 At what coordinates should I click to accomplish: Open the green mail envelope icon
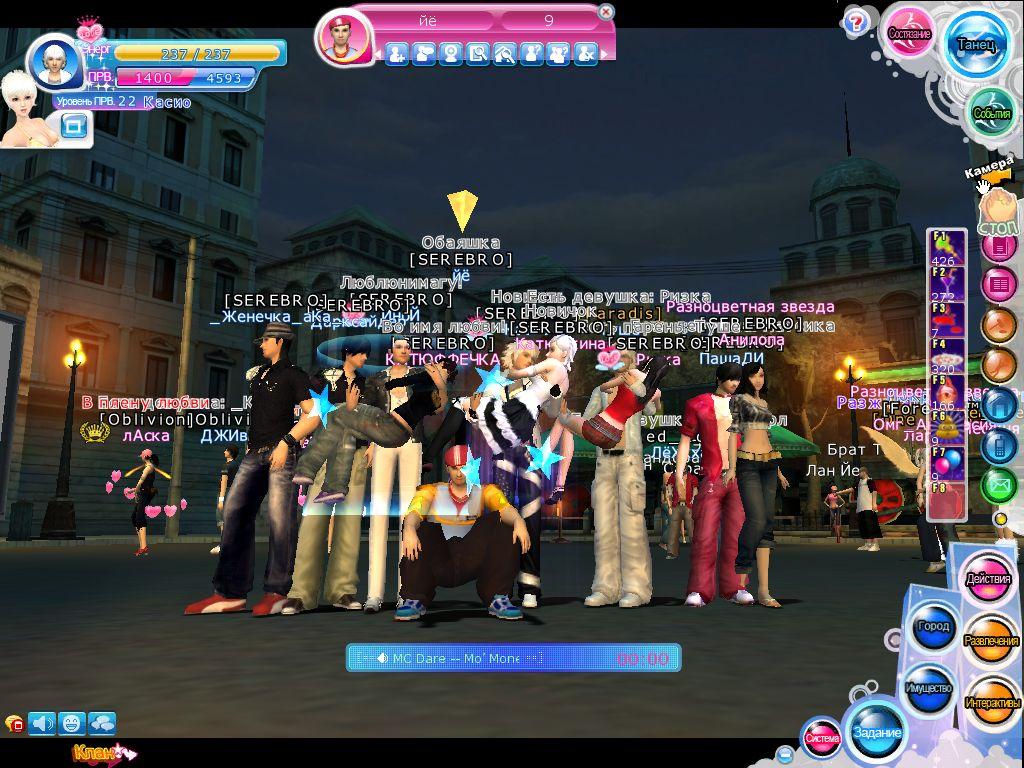pyautogui.click(x=999, y=486)
